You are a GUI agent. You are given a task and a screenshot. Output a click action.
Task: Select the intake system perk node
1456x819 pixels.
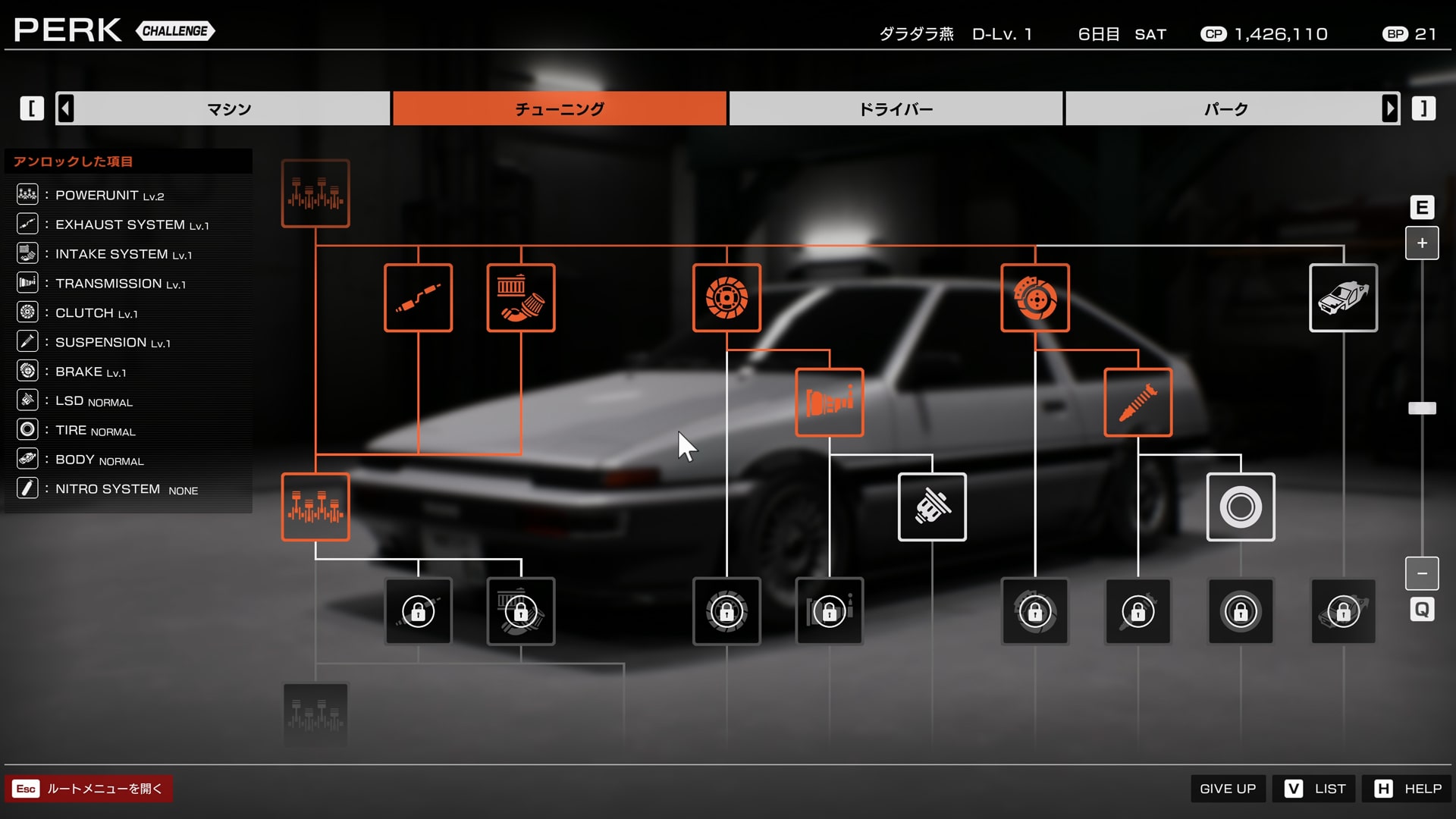(x=521, y=298)
